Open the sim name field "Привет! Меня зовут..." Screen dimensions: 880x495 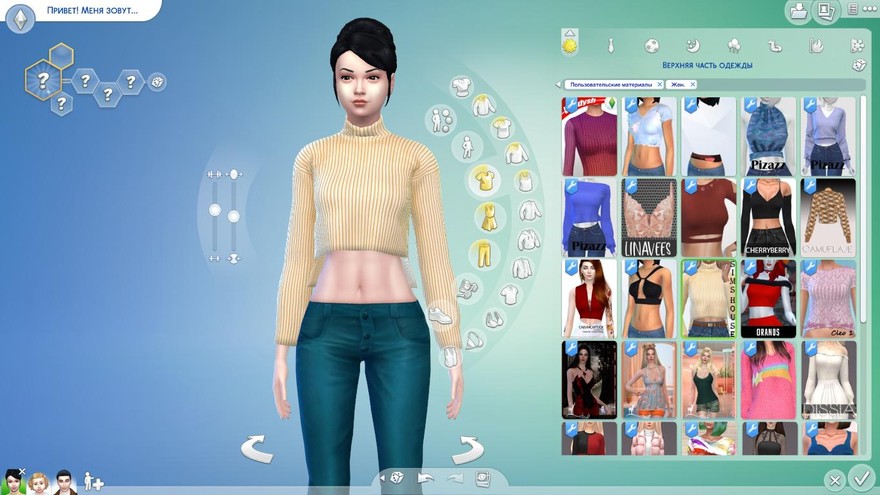(x=92, y=11)
